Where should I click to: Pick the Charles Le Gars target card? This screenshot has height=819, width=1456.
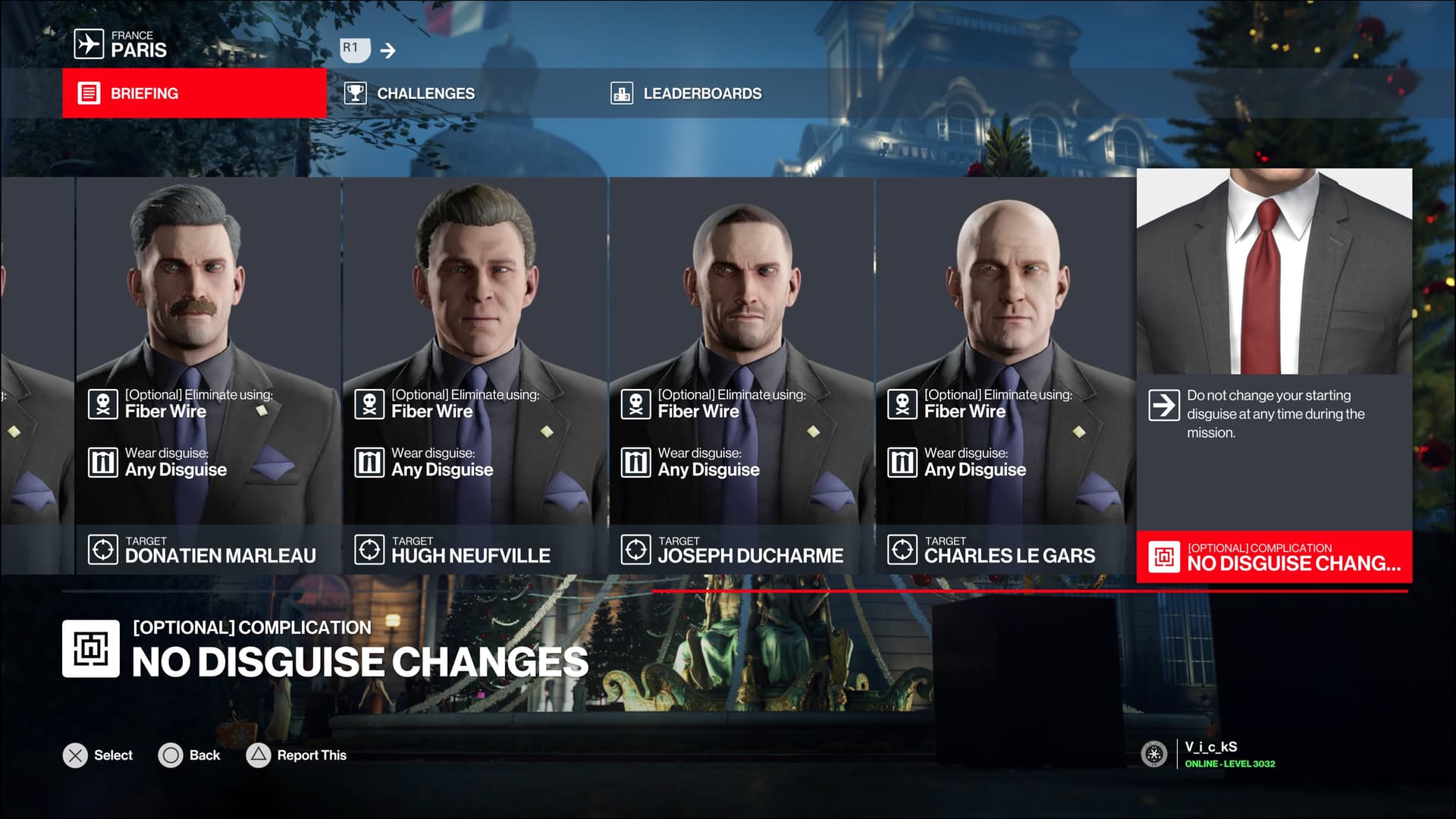(x=1006, y=375)
